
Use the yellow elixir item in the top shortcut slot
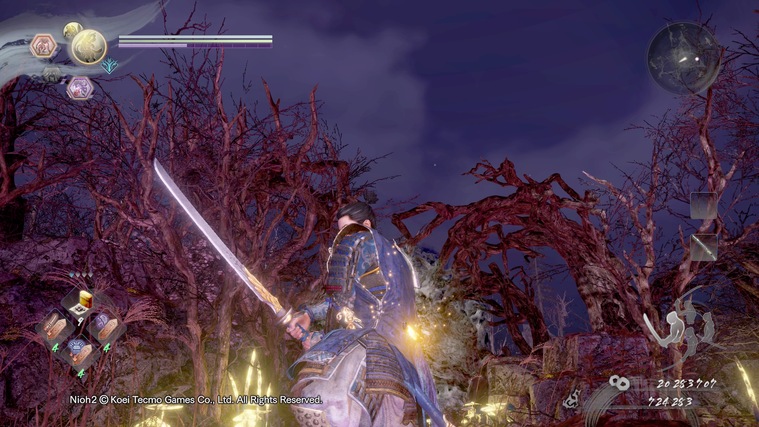(x=82, y=301)
